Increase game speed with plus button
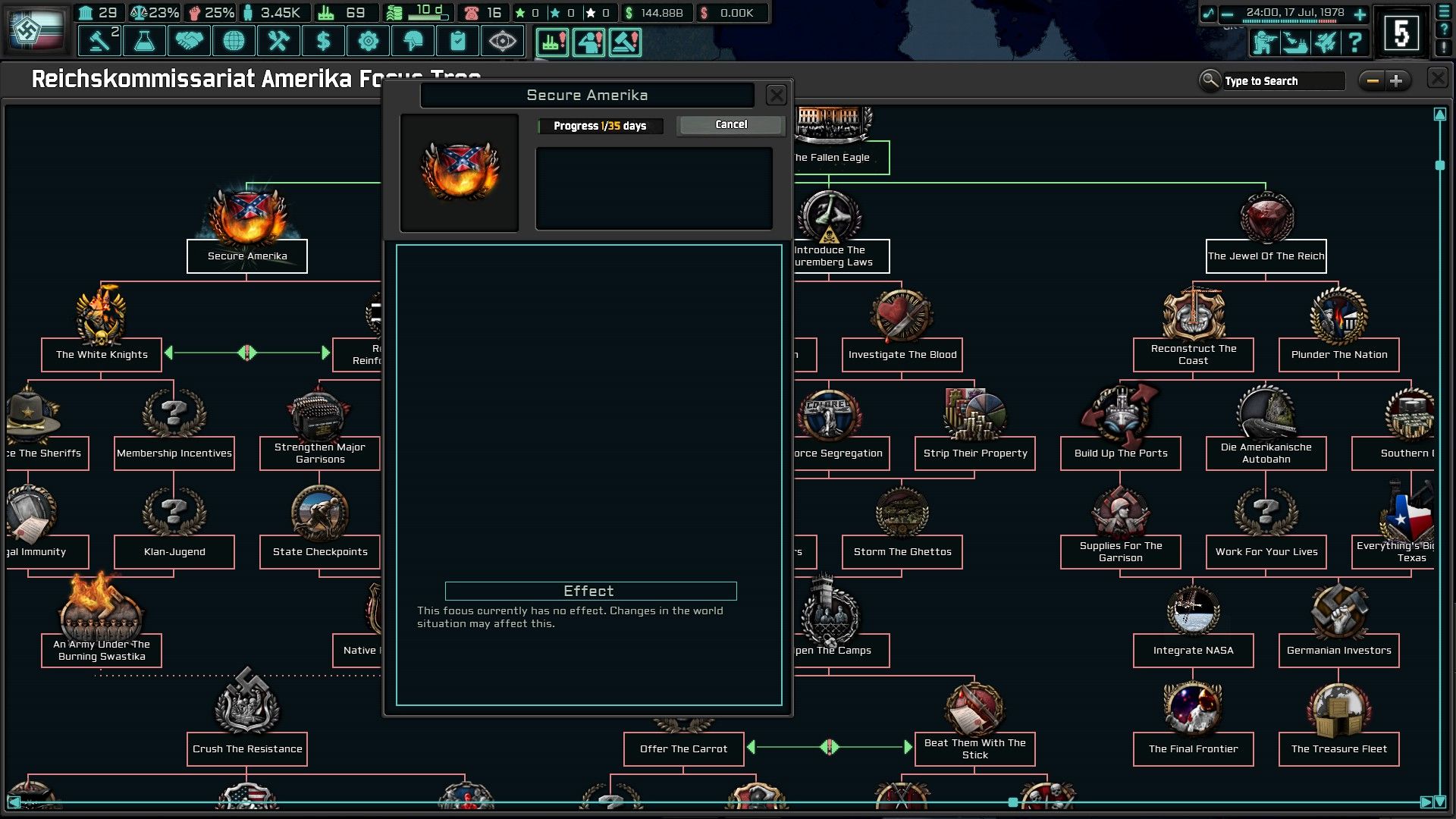The height and width of the screenshot is (819, 1456). coord(1360,14)
